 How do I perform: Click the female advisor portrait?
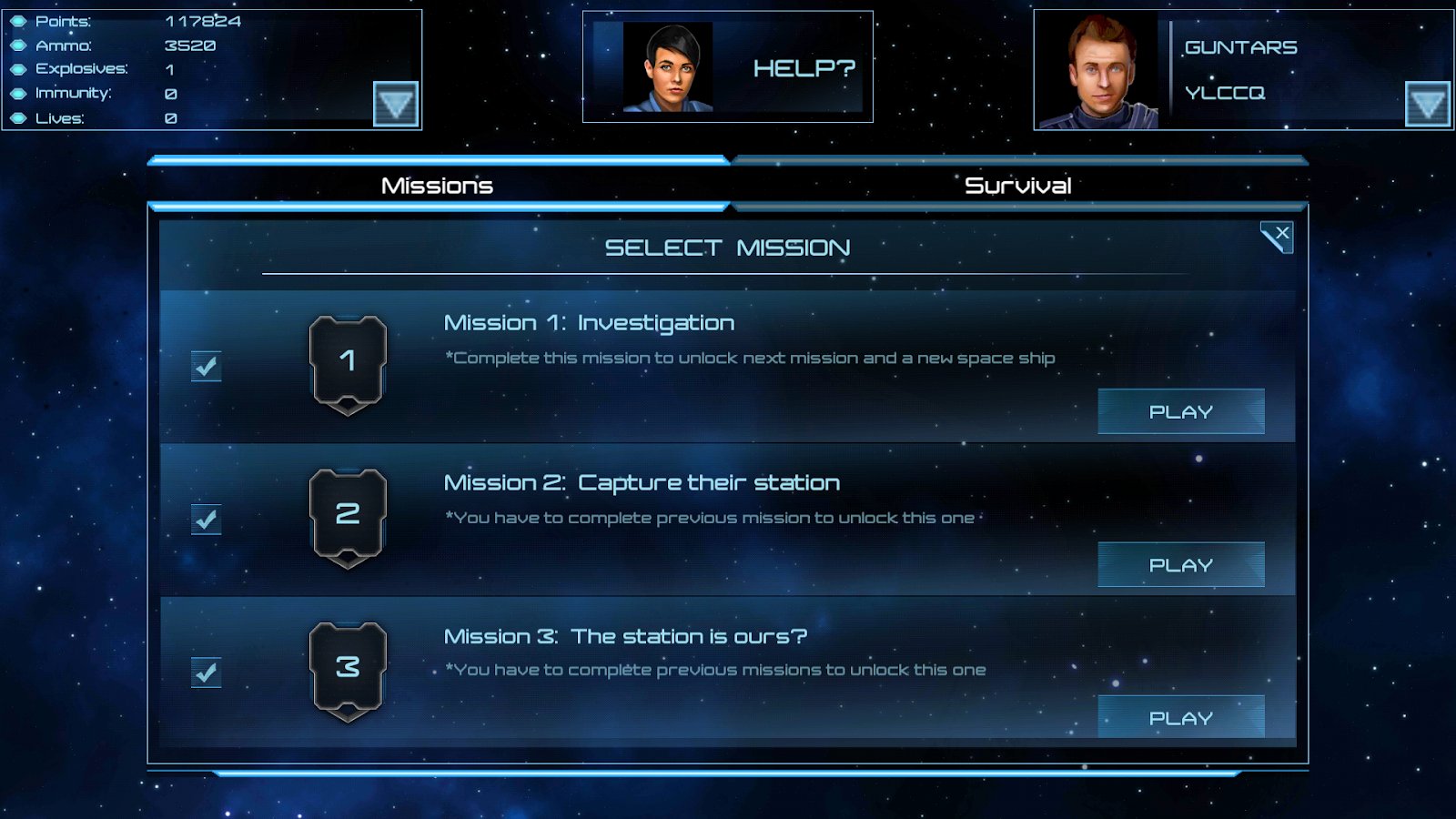pos(669,68)
